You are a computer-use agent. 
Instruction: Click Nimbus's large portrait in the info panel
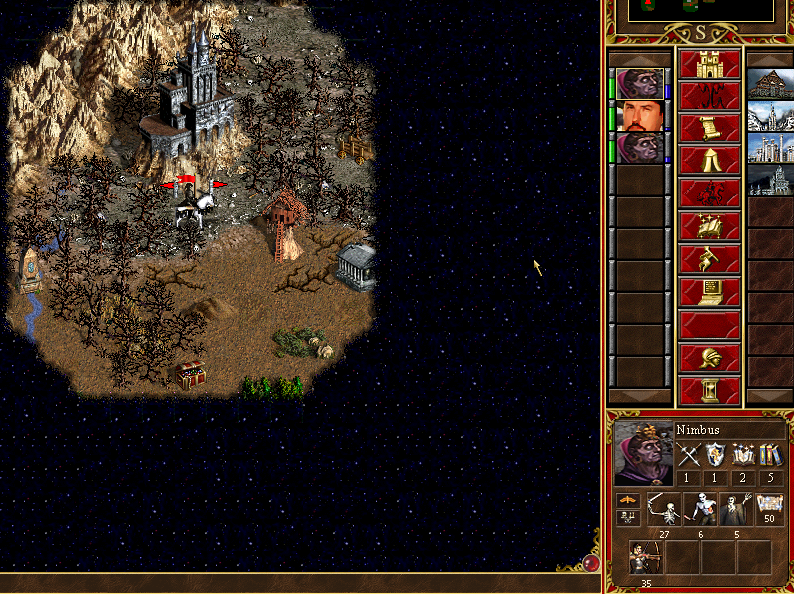coord(643,455)
